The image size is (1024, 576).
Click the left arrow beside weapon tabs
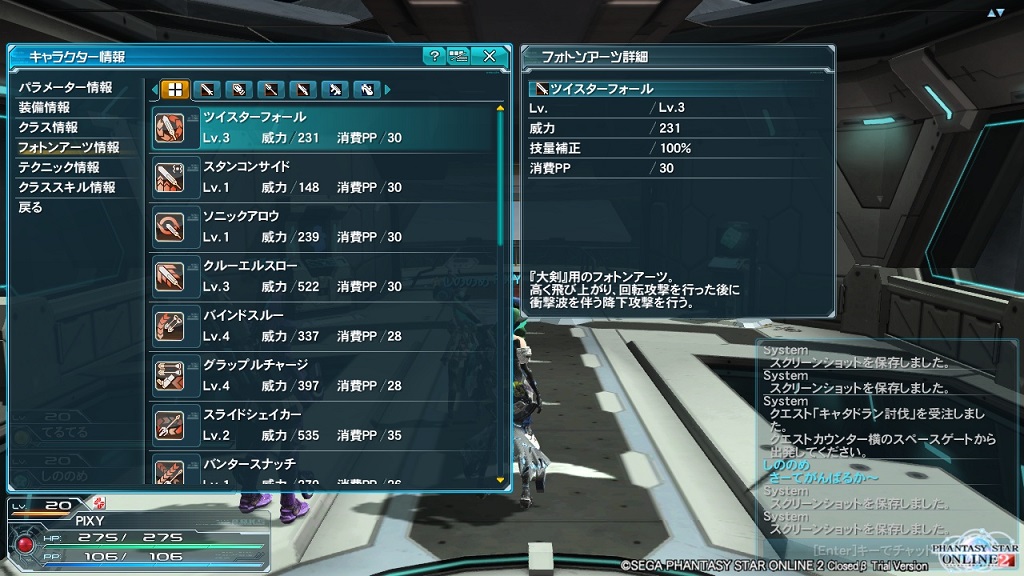[154, 90]
